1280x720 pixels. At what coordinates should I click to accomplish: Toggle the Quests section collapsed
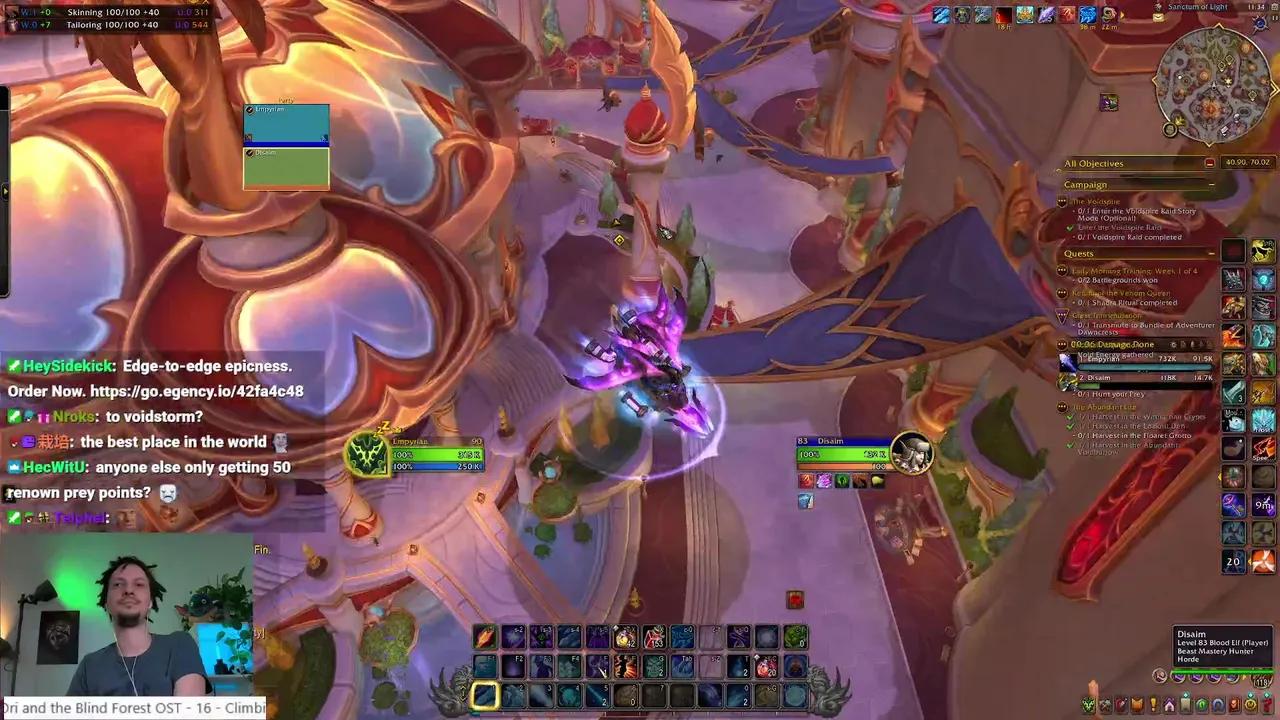[x=1210, y=253]
